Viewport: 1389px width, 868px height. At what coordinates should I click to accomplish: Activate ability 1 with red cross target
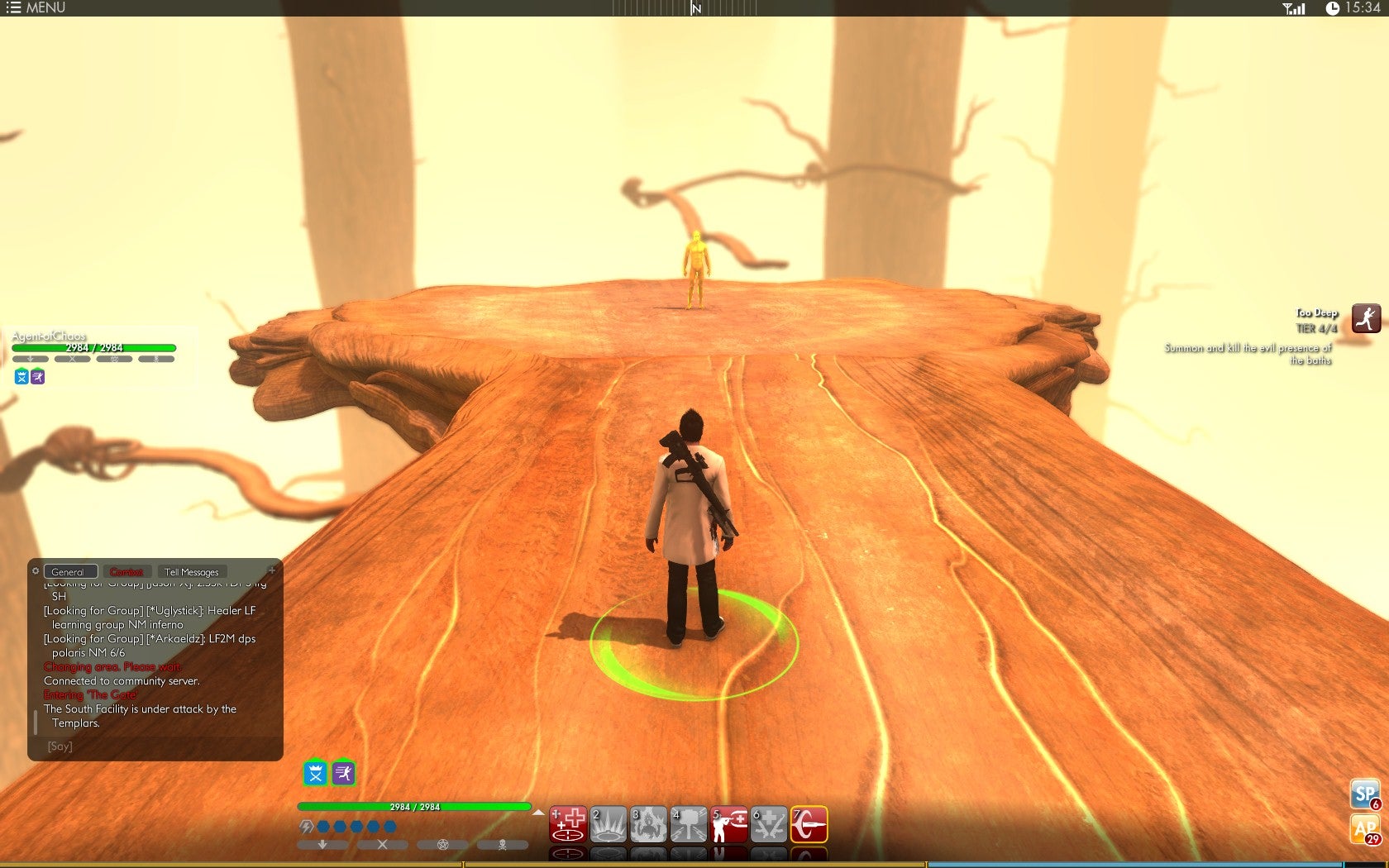click(568, 824)
